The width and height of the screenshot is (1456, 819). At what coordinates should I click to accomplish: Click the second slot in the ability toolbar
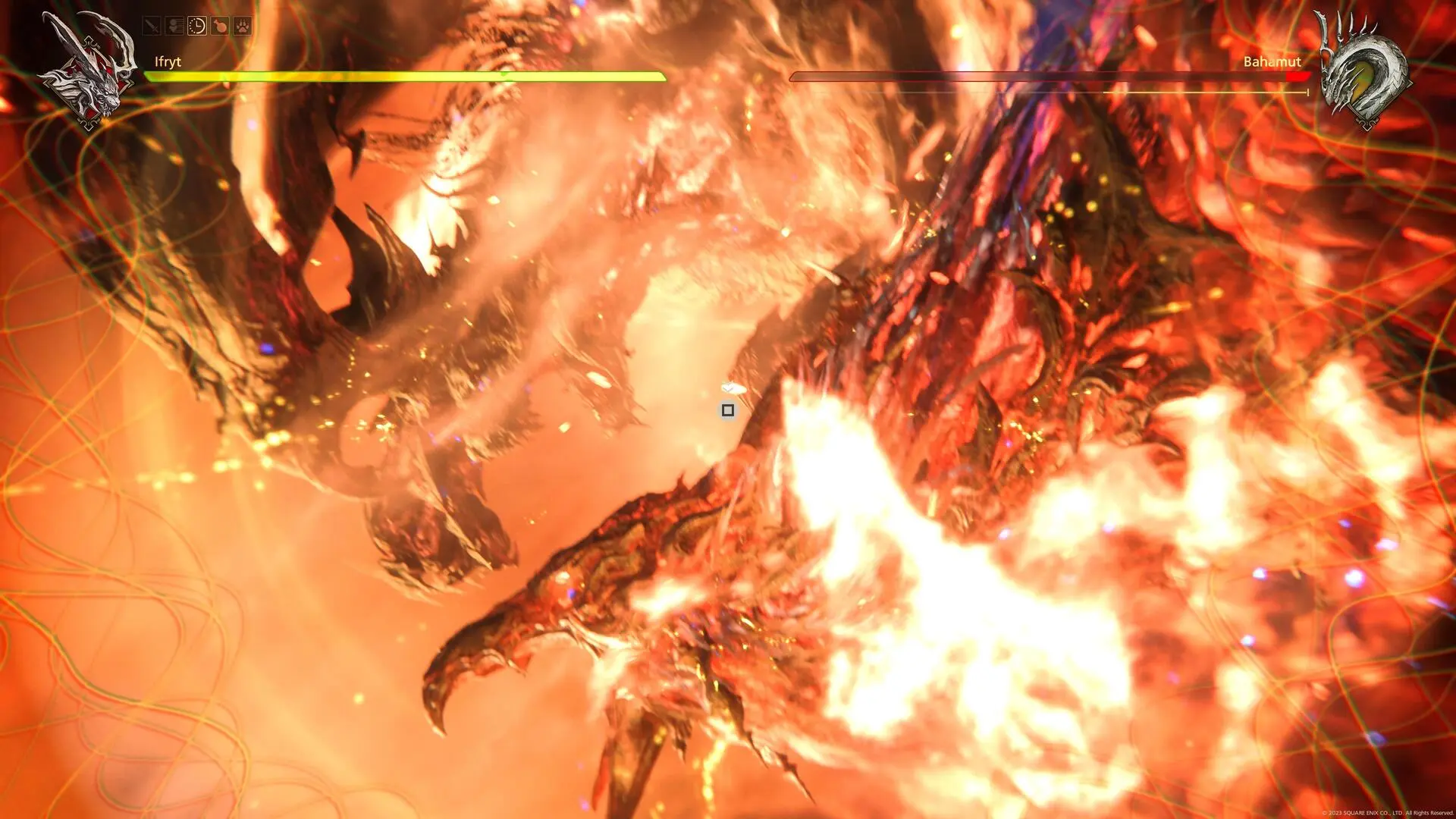click(x=174, y=25)
